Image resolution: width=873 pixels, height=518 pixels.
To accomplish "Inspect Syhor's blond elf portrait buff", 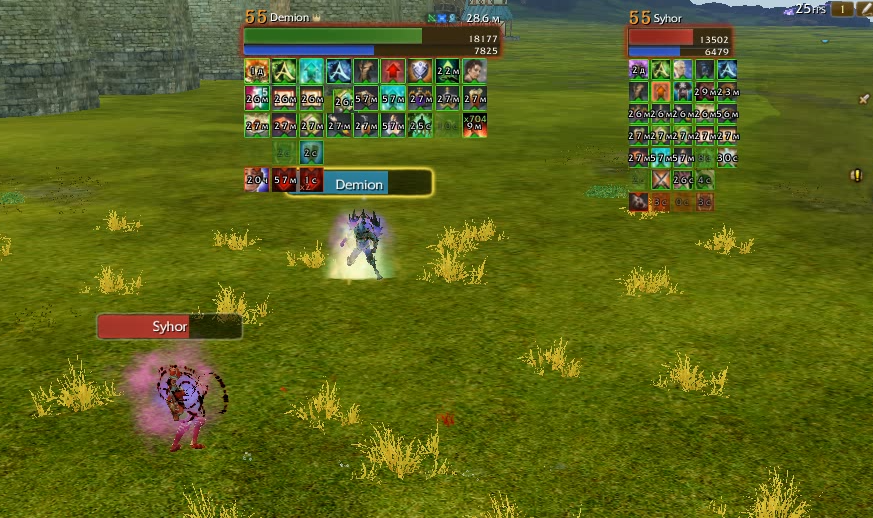I will [x=683, y=69].
